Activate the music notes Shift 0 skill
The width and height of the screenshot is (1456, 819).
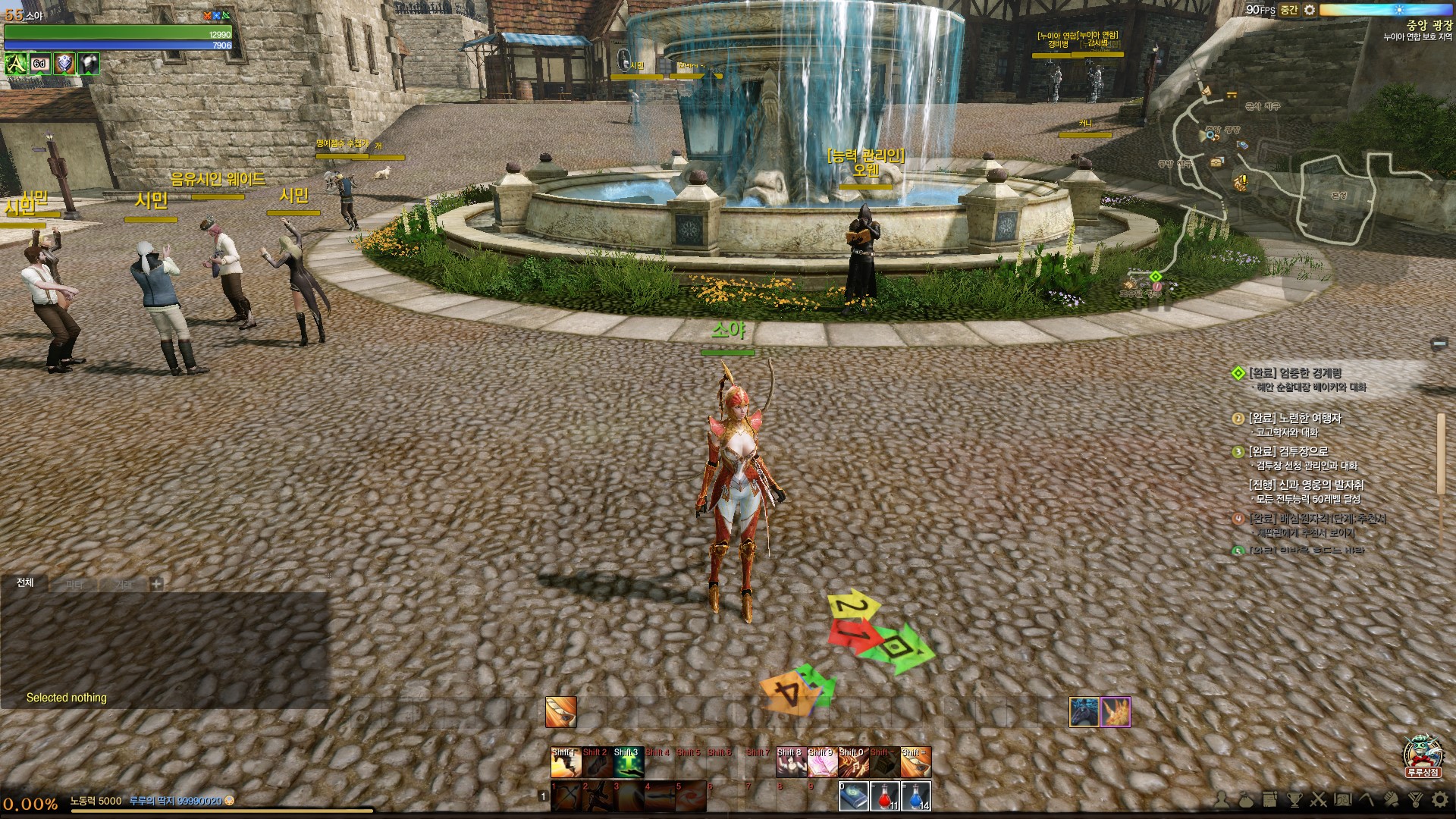click(x=853, y=763)
